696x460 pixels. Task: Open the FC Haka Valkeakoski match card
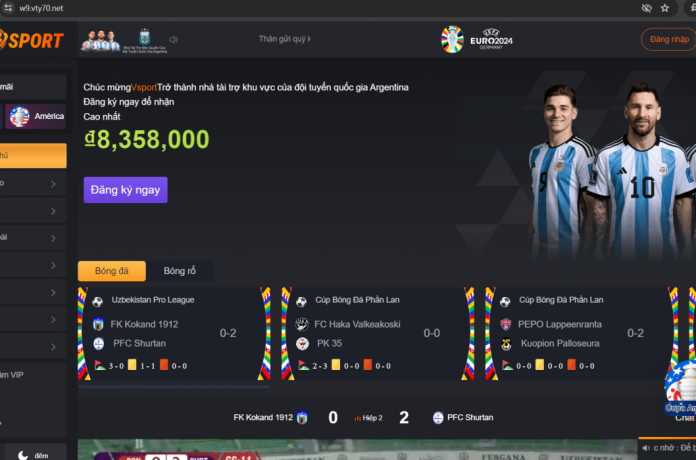pos(371,333)
